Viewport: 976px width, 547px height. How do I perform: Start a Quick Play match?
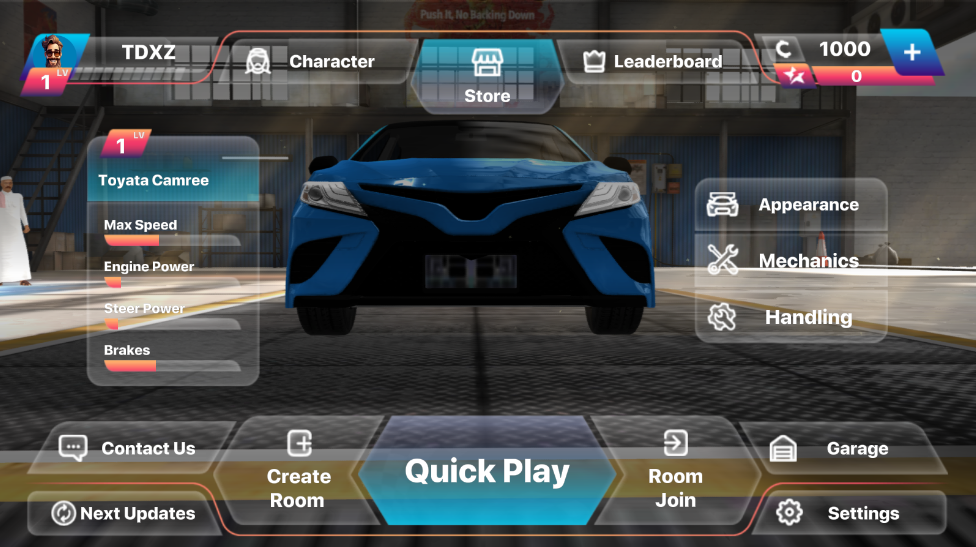tap(487, 472)
